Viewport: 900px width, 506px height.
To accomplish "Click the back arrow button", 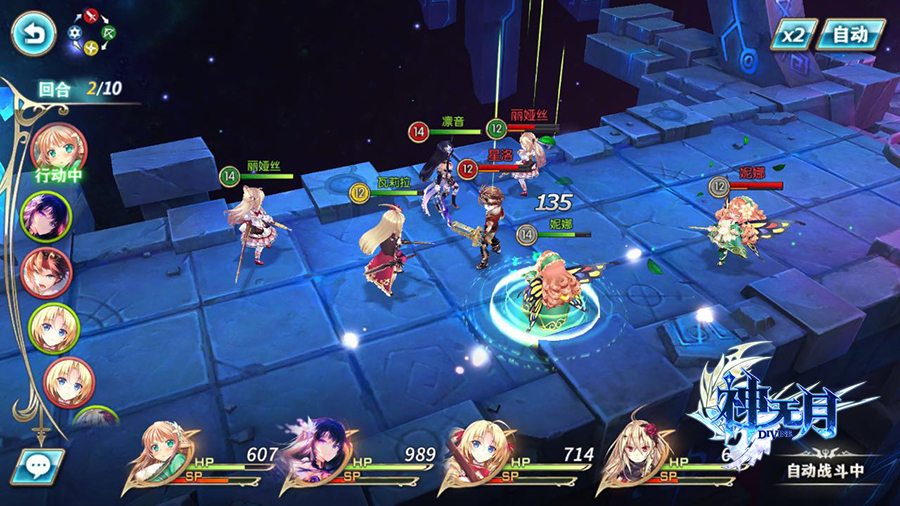I will tap(34, 33).
